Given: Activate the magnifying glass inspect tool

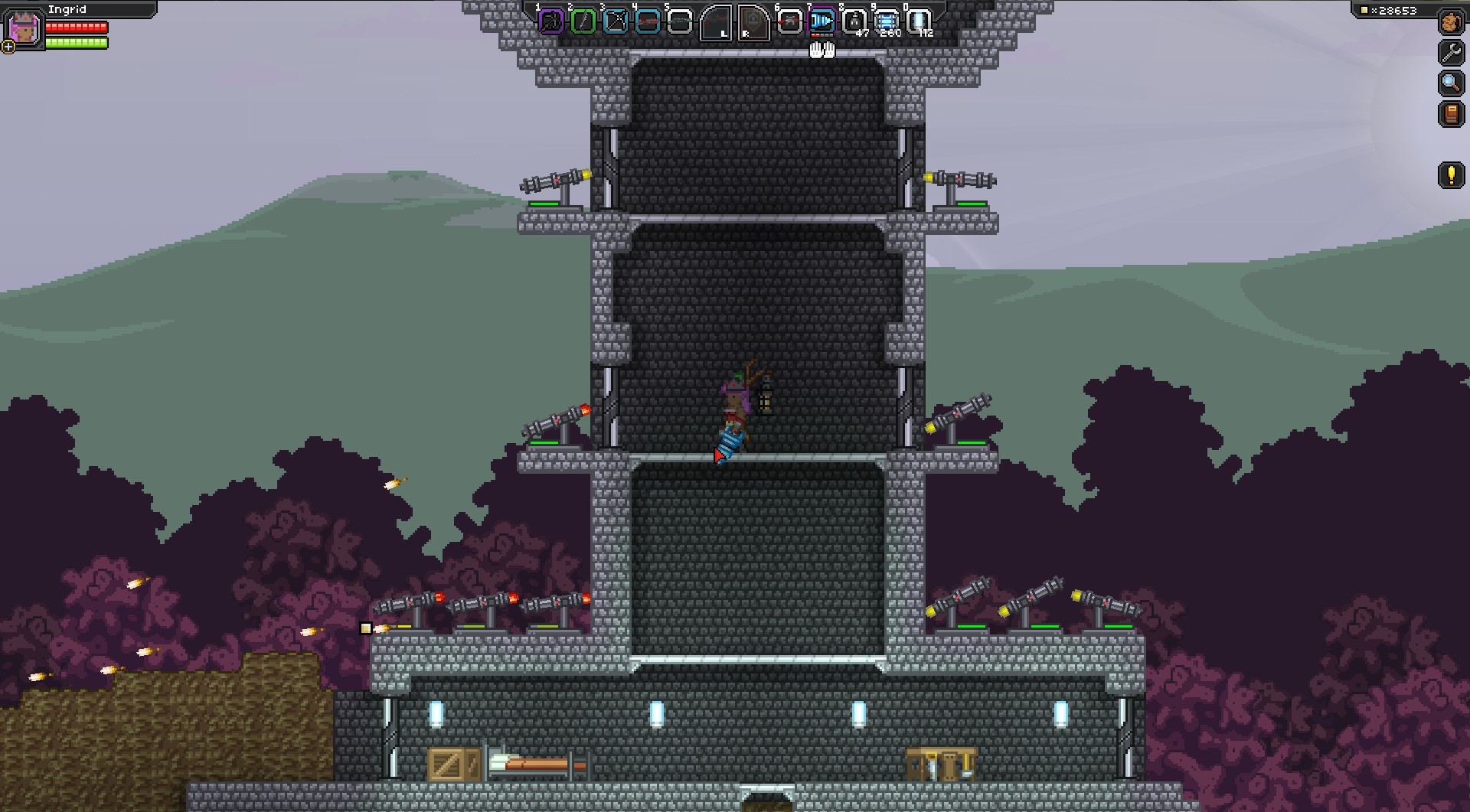Looking at the screenshot, I should (1451, 83).
